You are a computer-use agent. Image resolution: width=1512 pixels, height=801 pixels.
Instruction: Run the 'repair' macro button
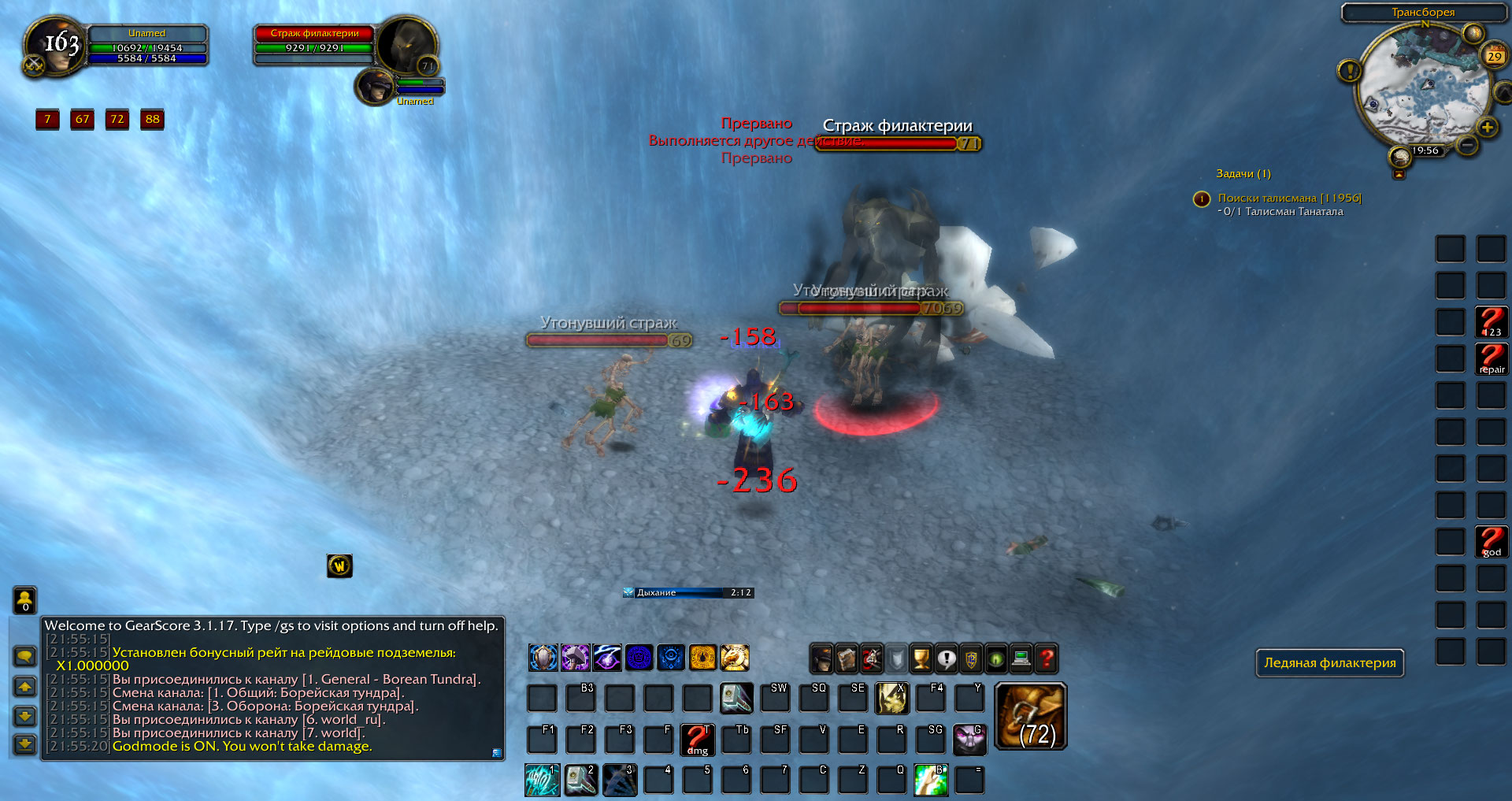click(1491, 359)
